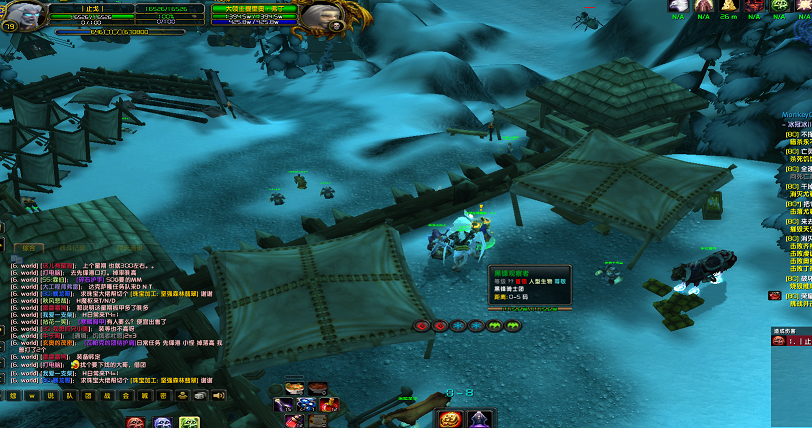812x428 pixels.
Task: Click the red fist icon in top-right row
Action: coord(755,6)
